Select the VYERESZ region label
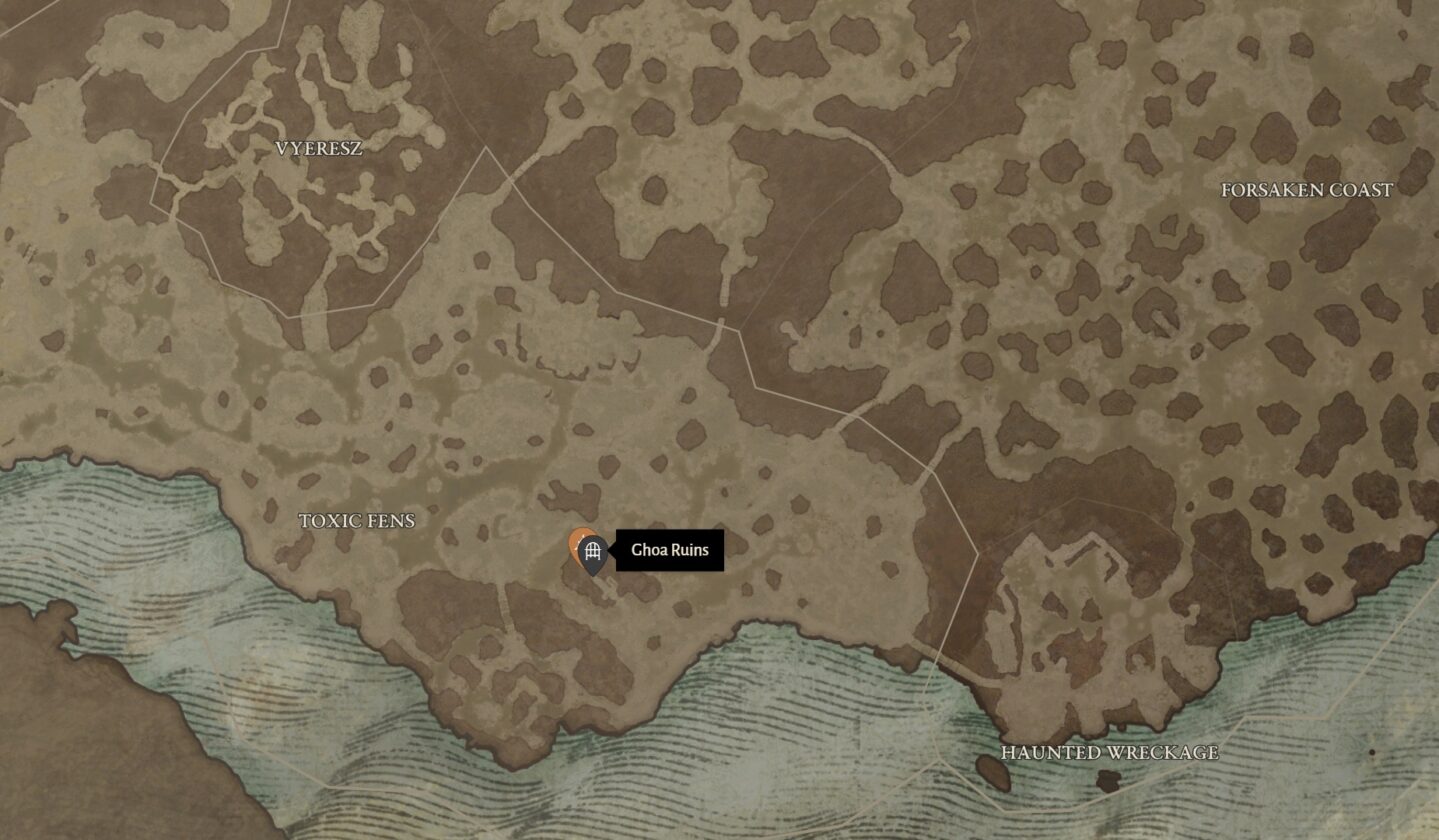Viewport: 1439px width, 840px height. tap(320, 148)
